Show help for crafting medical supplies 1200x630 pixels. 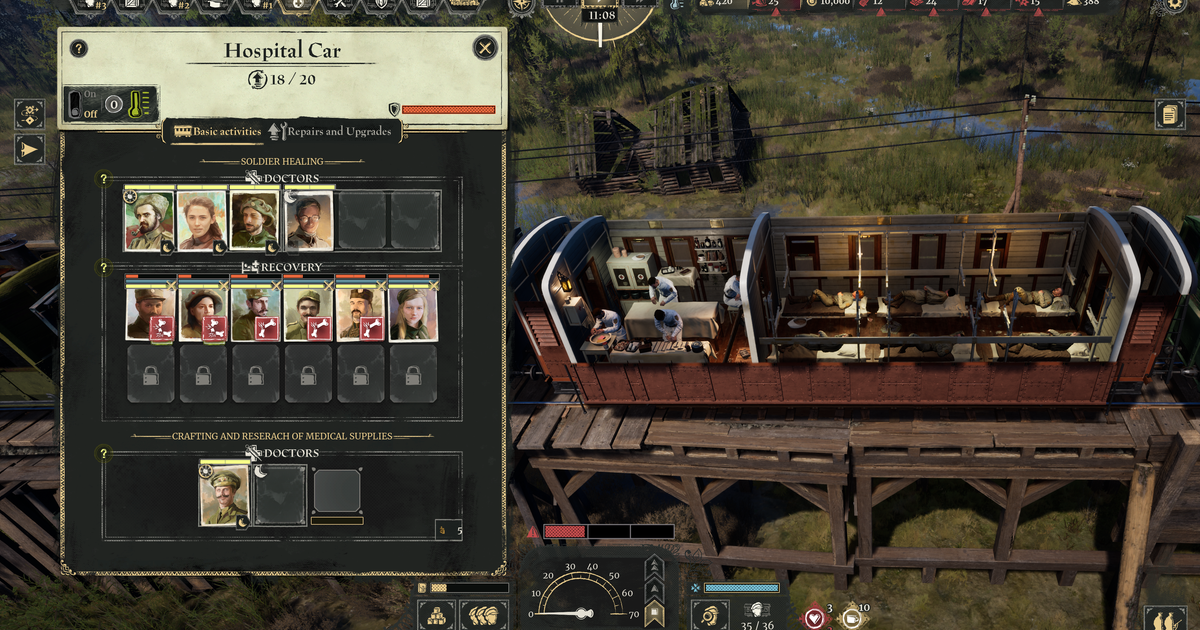click(103, 454)
